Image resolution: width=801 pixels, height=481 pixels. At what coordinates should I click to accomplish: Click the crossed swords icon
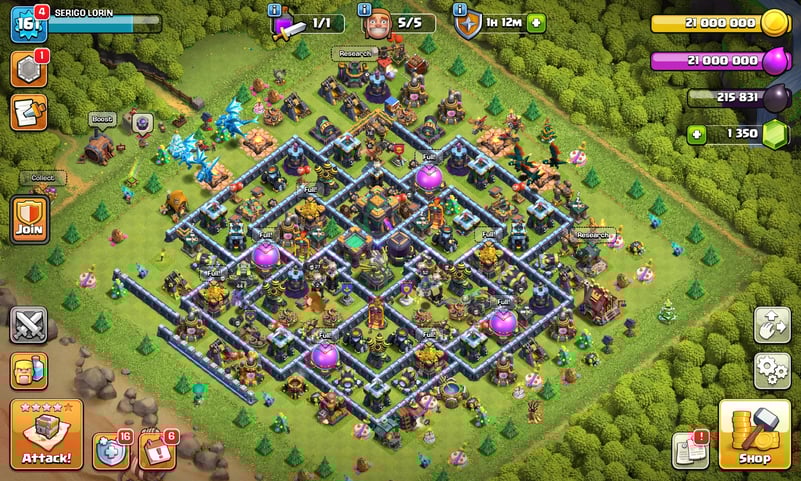click(x=29, y=325)
